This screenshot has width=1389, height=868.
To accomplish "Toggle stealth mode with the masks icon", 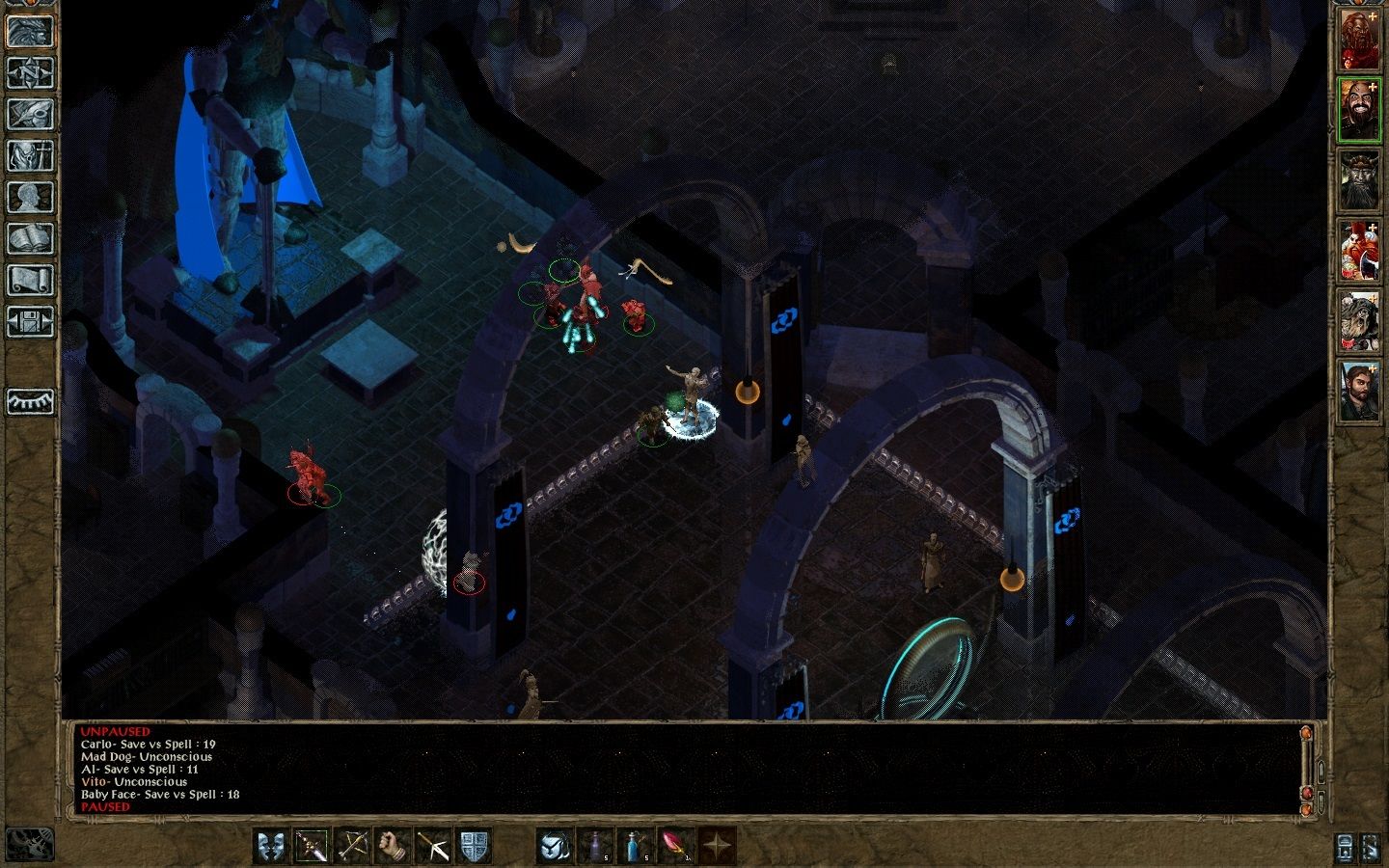I will [x=271, y=844].
